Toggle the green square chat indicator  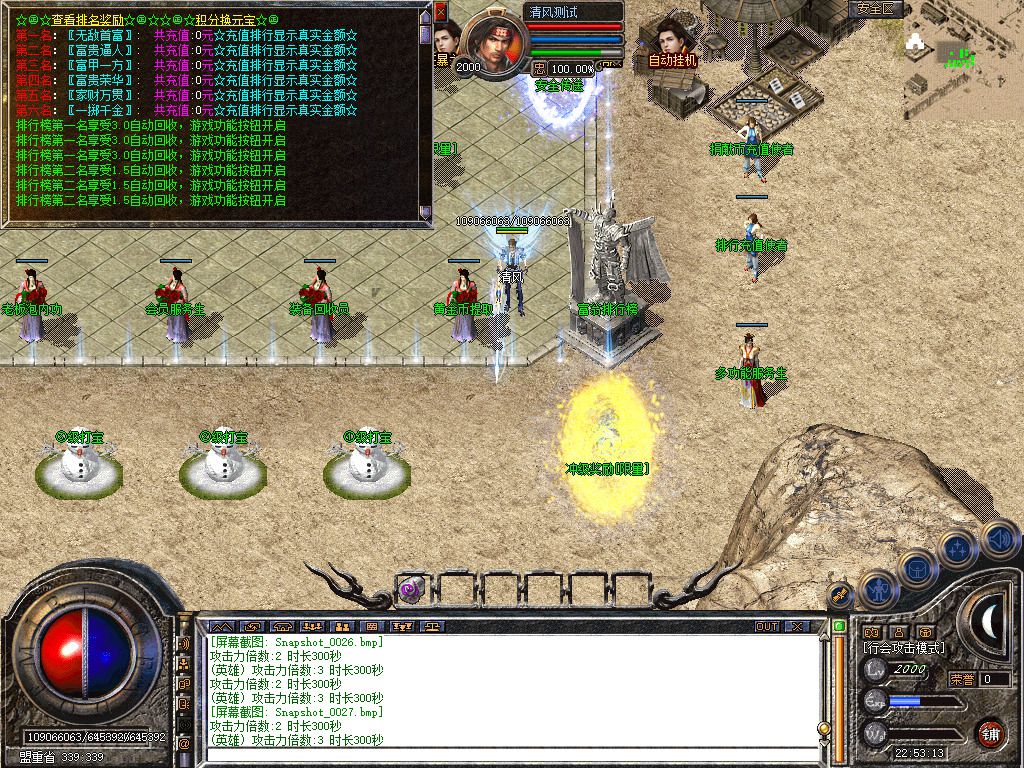840,626
